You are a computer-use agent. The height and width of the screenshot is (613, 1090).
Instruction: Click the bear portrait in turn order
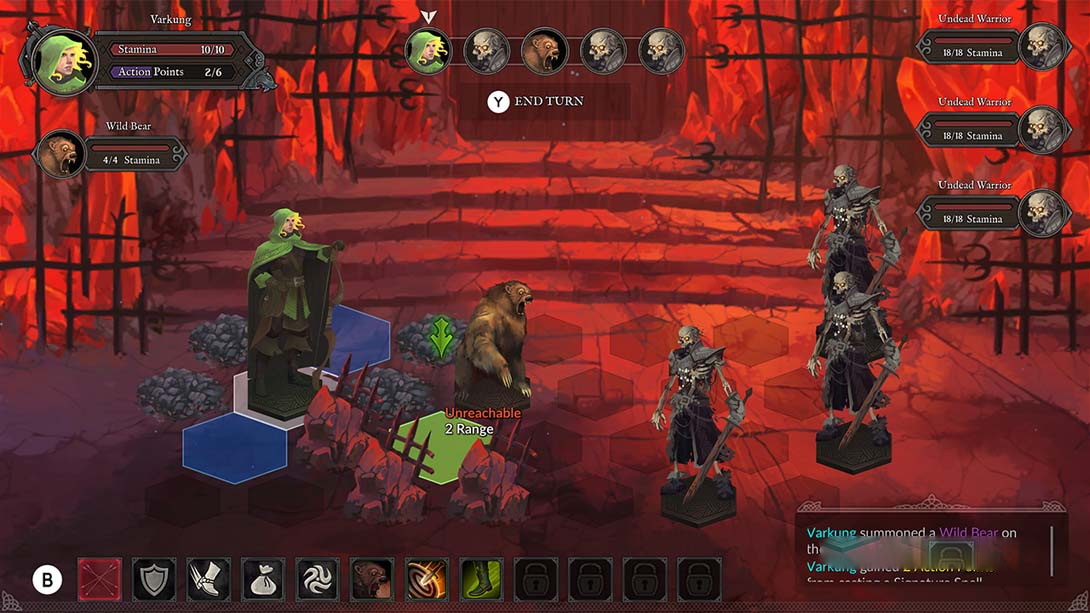click(x=545, y=52)
